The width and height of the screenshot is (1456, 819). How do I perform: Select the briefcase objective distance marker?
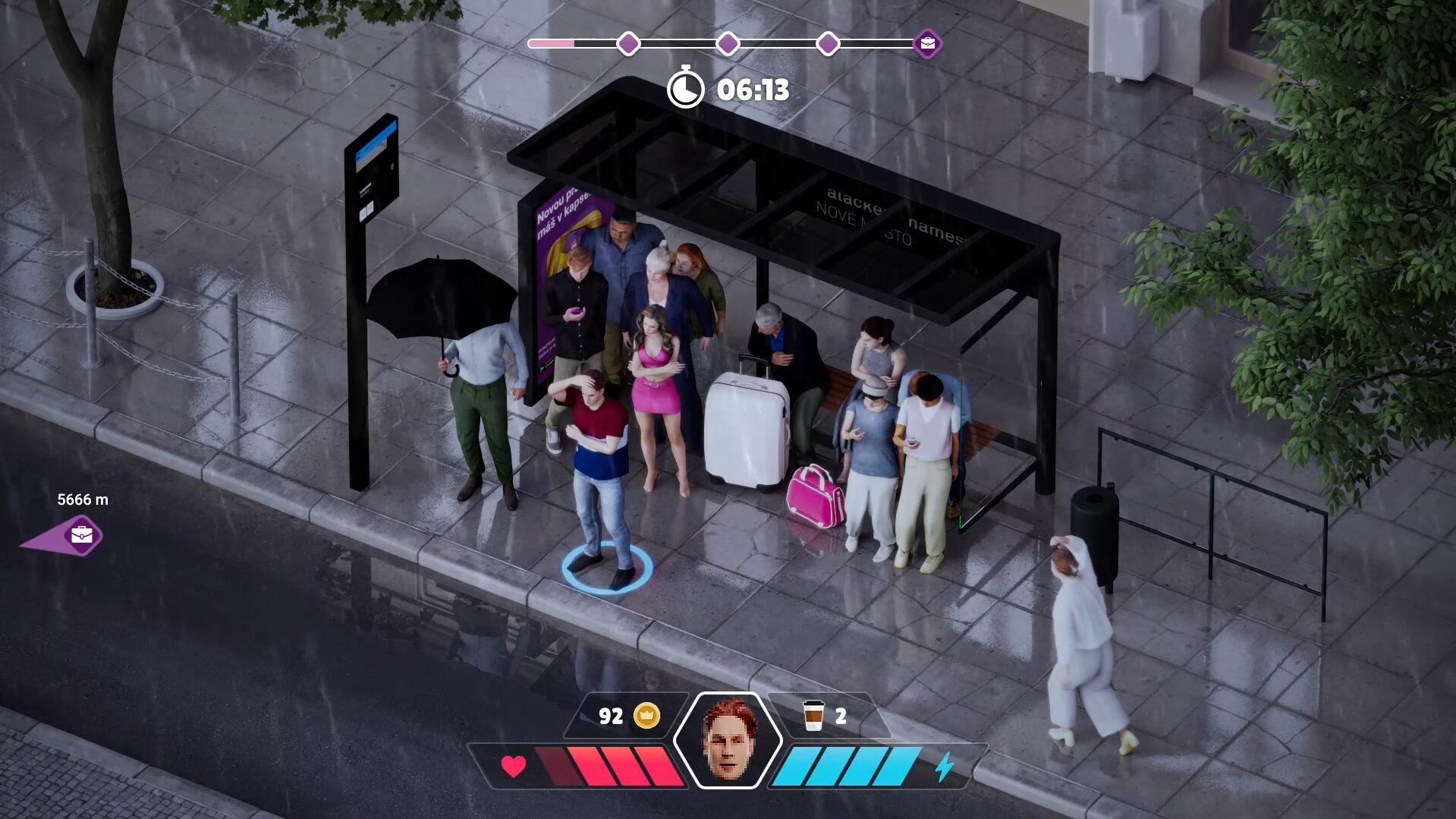click(x=80, y=535)
